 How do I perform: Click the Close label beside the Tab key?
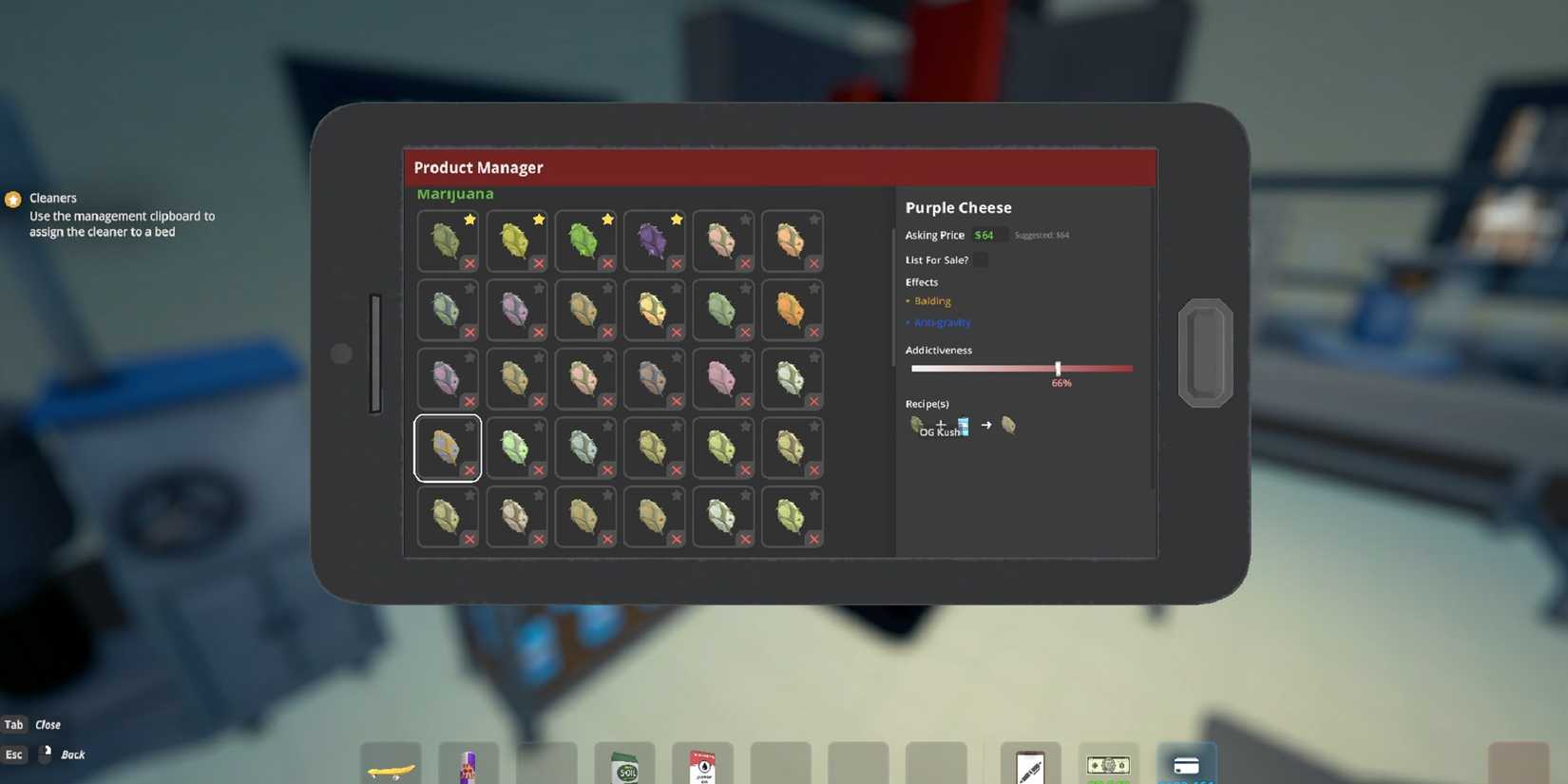(x=46, y=724)
